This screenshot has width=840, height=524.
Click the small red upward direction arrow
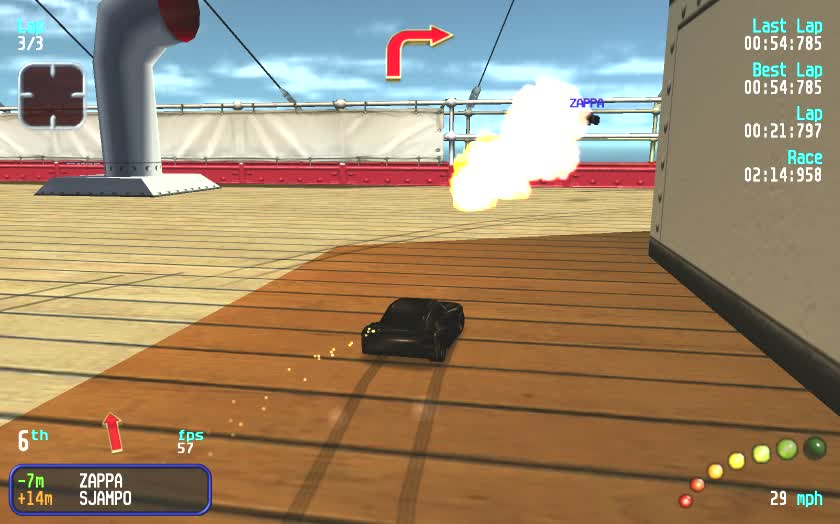point(113,432)
